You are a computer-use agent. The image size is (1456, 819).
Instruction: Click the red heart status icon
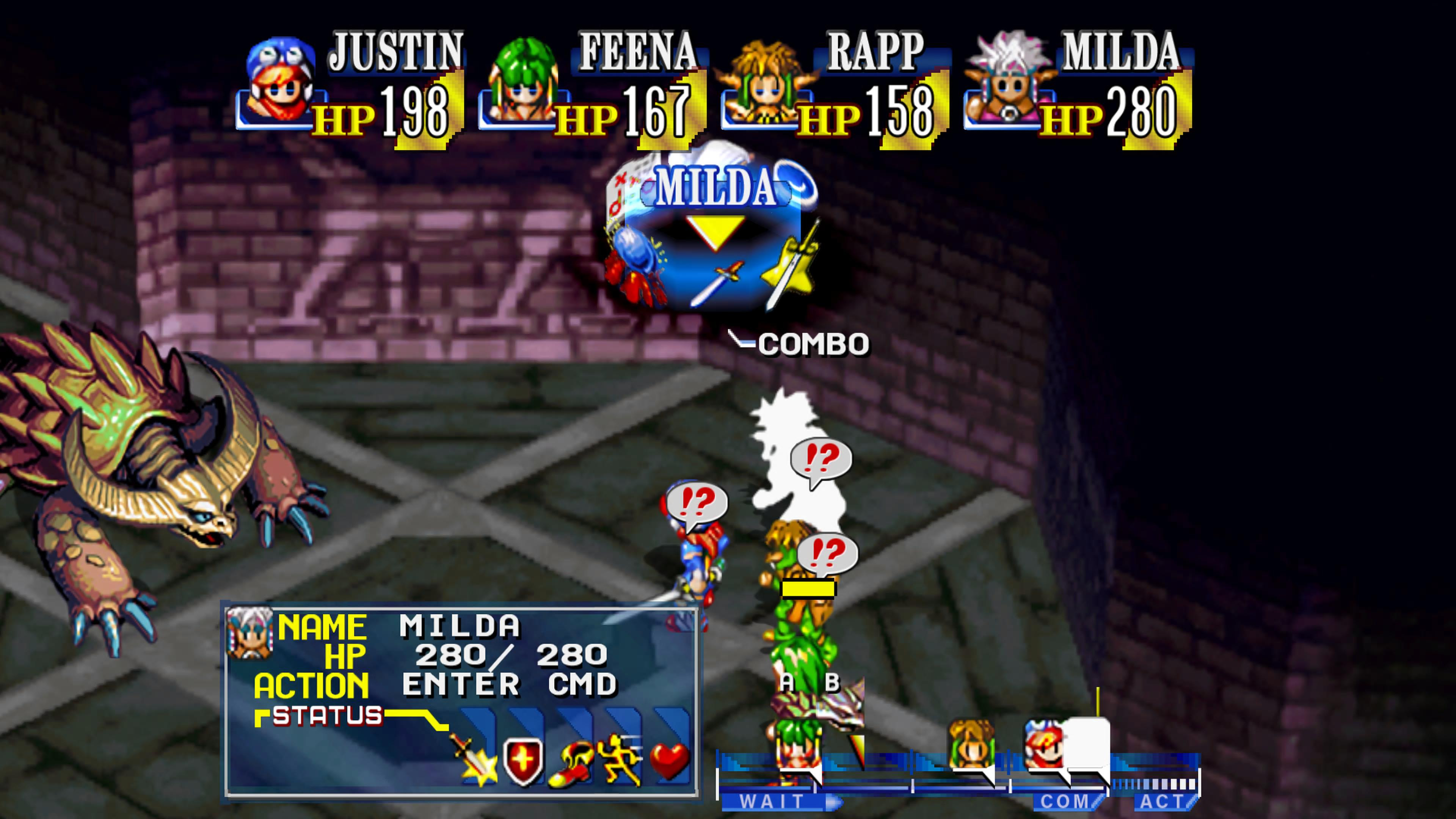(x=669, y=760)
